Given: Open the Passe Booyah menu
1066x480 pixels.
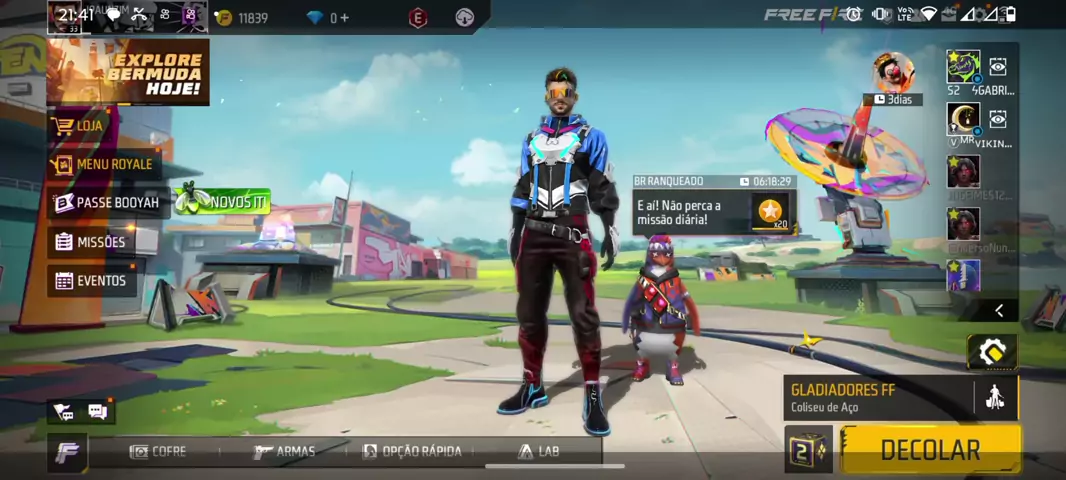Looking at the screenshot, I should (x=106, y=203).
